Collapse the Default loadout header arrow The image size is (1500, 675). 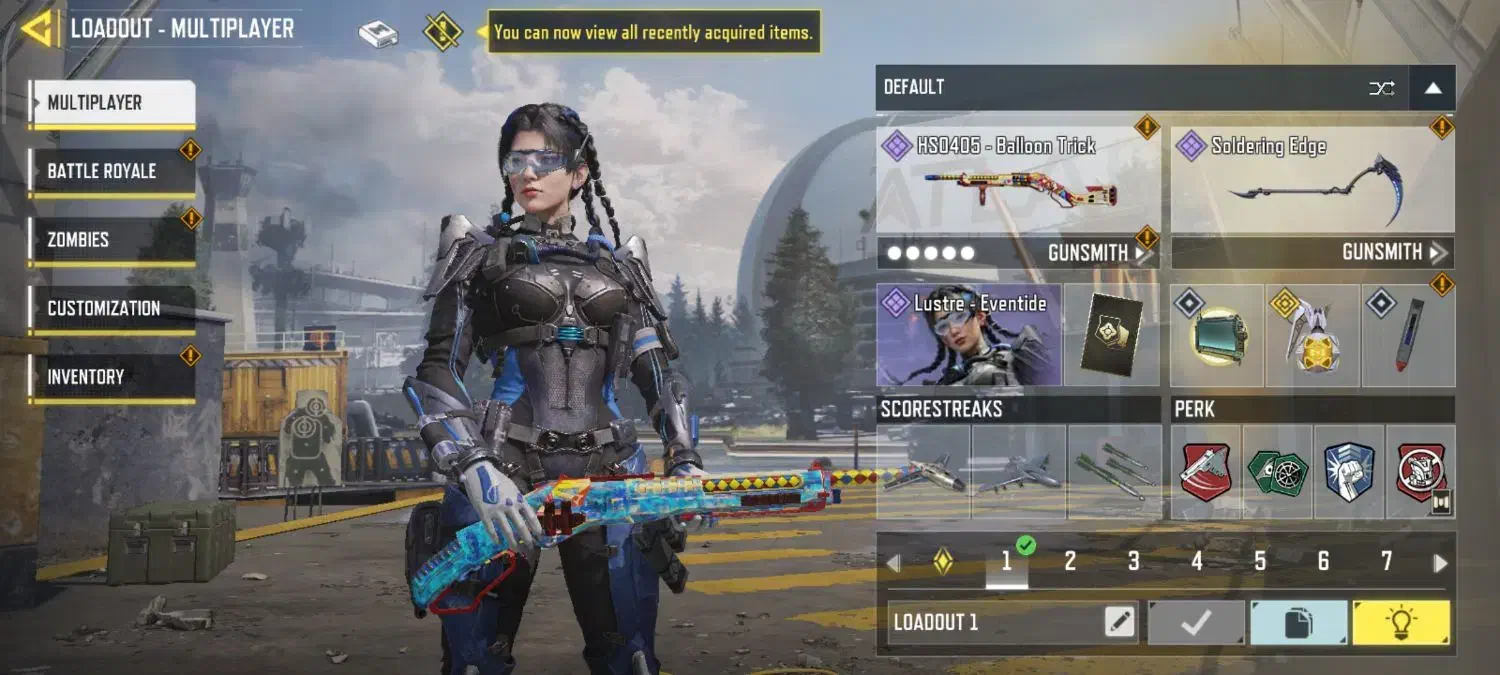coord(1433,88)
